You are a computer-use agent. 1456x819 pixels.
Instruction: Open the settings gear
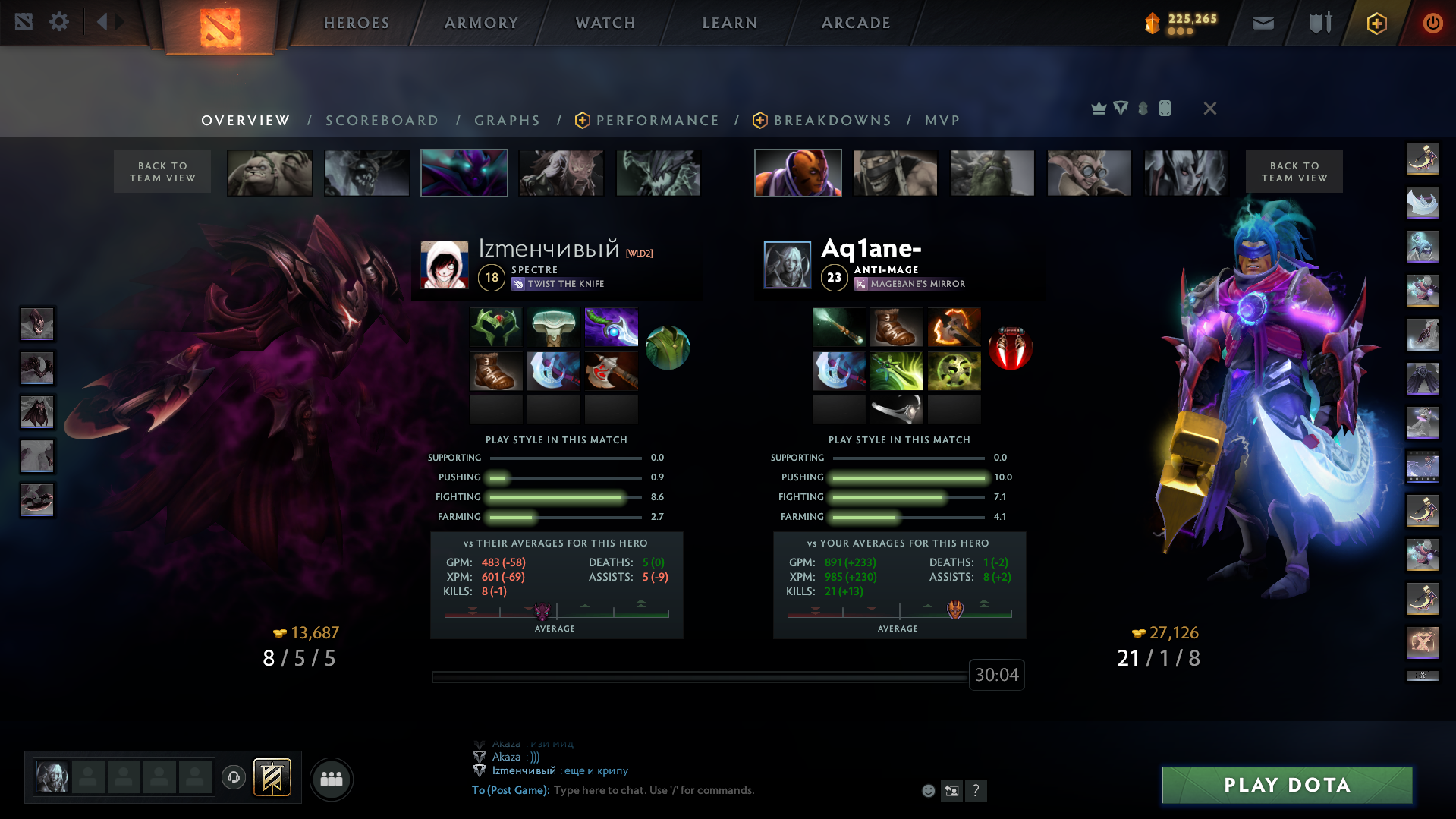[x=59, y=21]
